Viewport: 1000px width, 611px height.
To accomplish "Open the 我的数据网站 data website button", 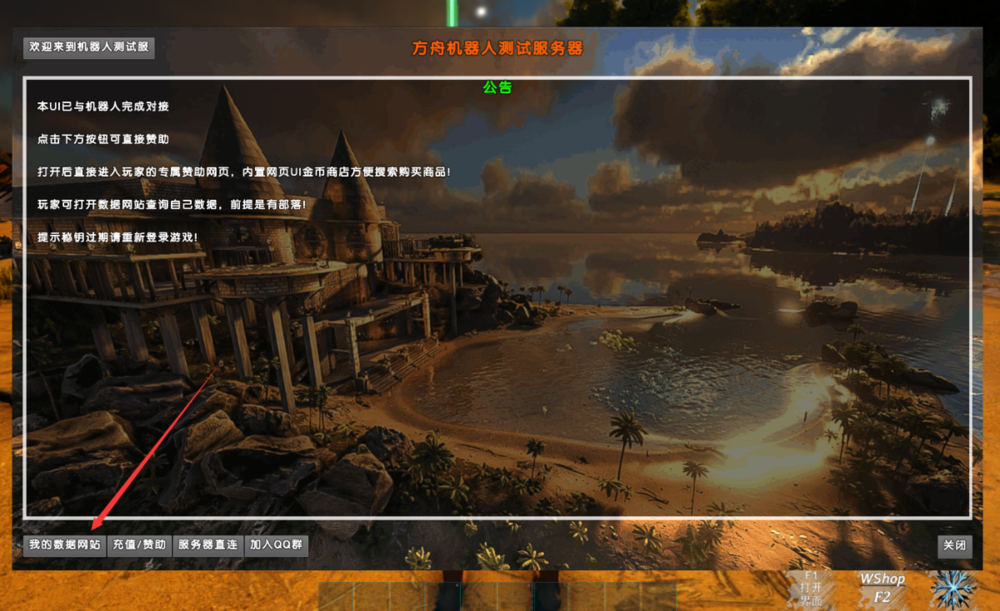I will 64,545.
